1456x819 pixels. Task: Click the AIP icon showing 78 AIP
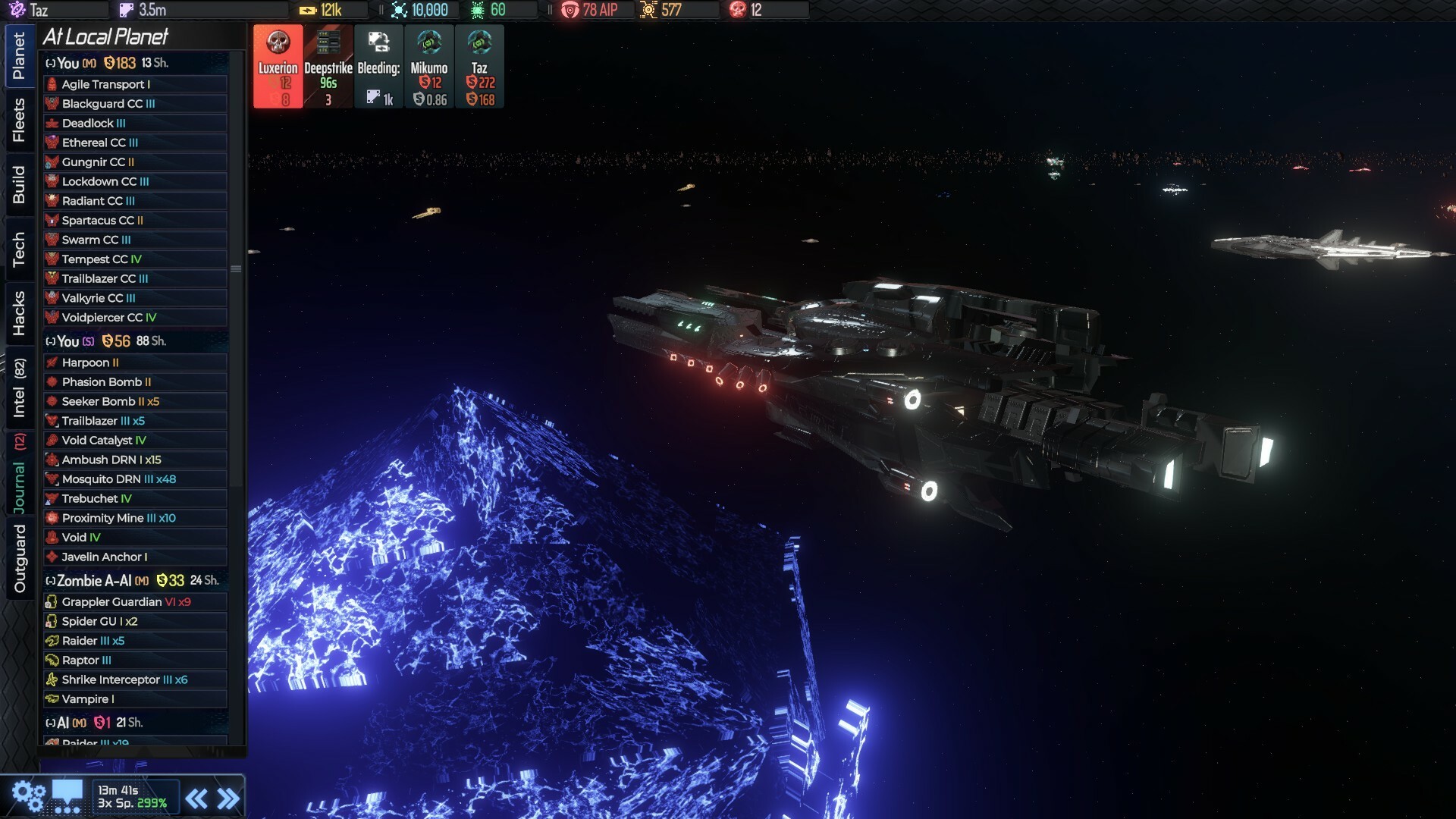point(570,10)
